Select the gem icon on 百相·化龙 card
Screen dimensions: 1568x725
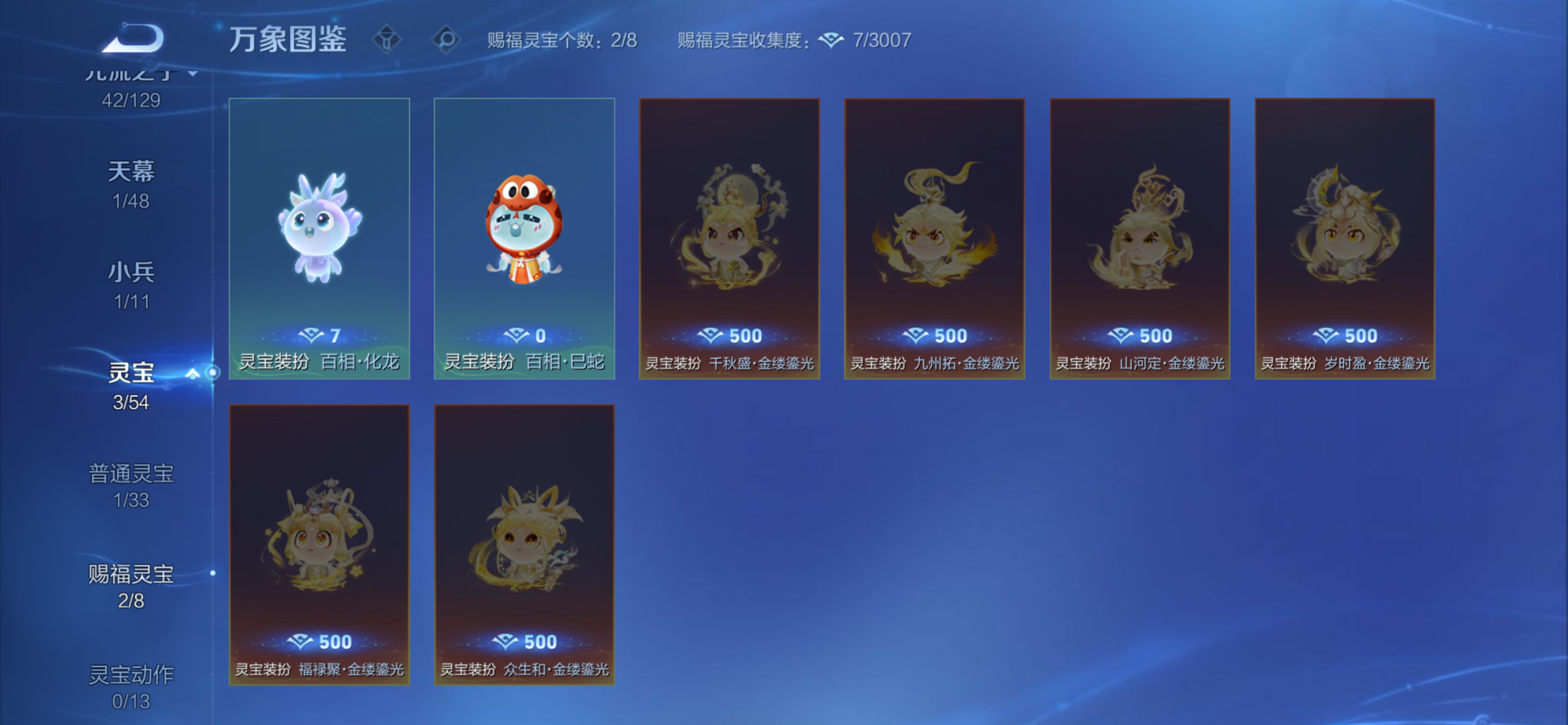point(313,335)
